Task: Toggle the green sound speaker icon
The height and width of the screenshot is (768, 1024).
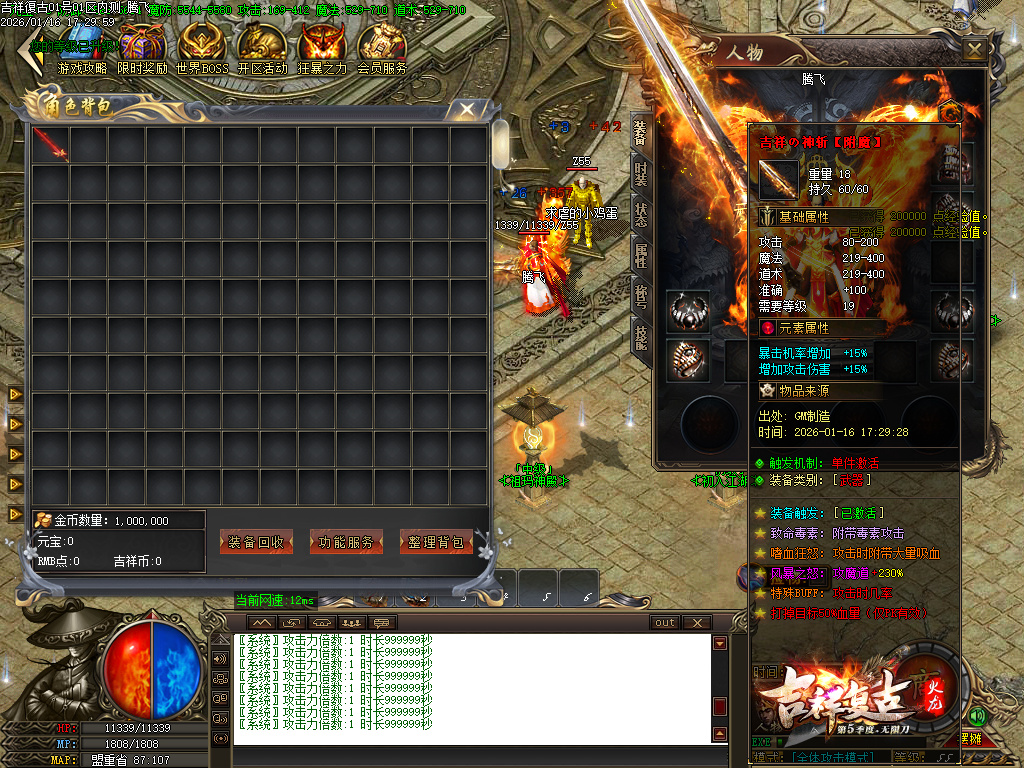Action: [x=977, y=716]
